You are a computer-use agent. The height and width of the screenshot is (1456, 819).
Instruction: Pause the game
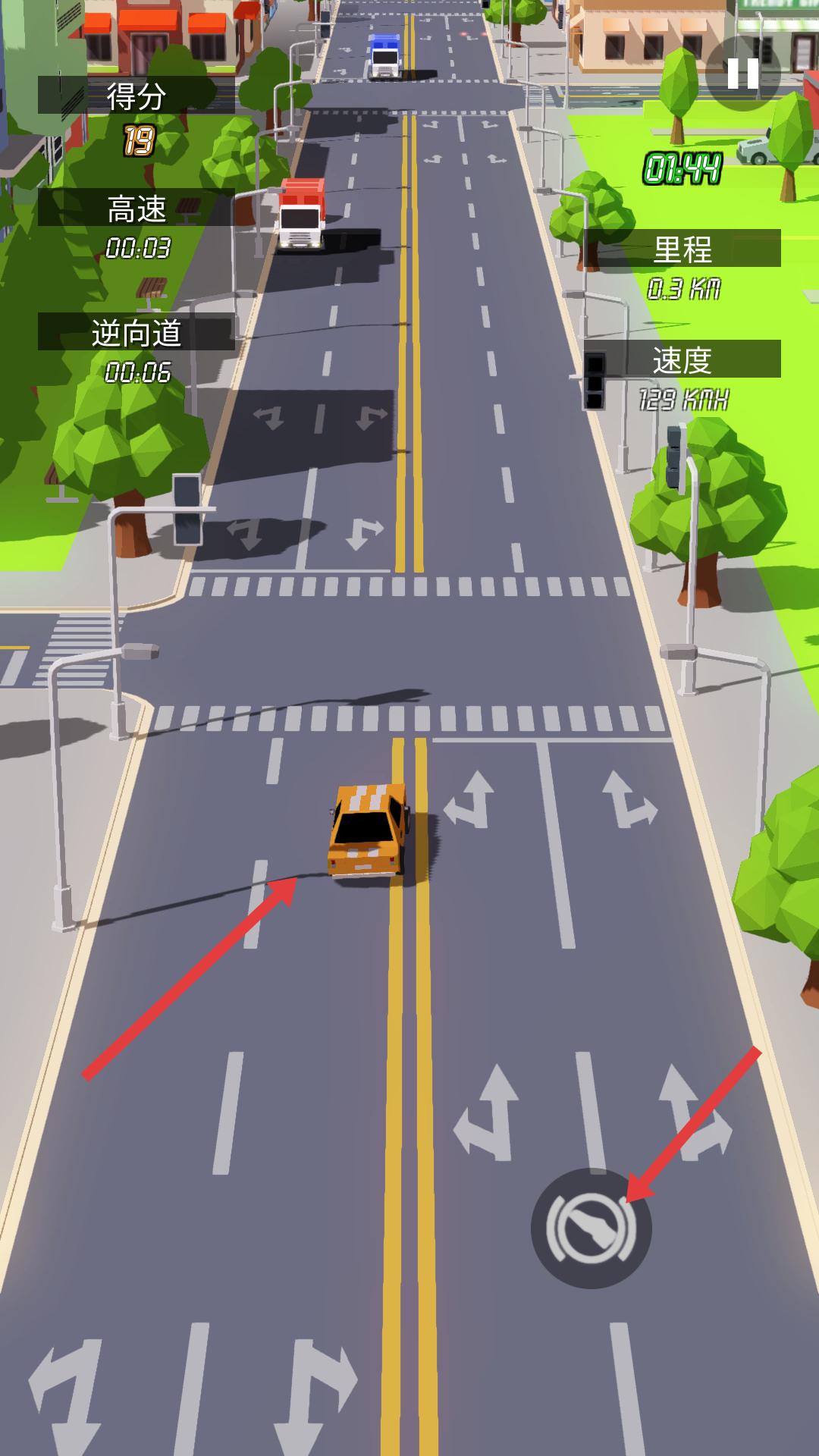(x=742, y=74)
